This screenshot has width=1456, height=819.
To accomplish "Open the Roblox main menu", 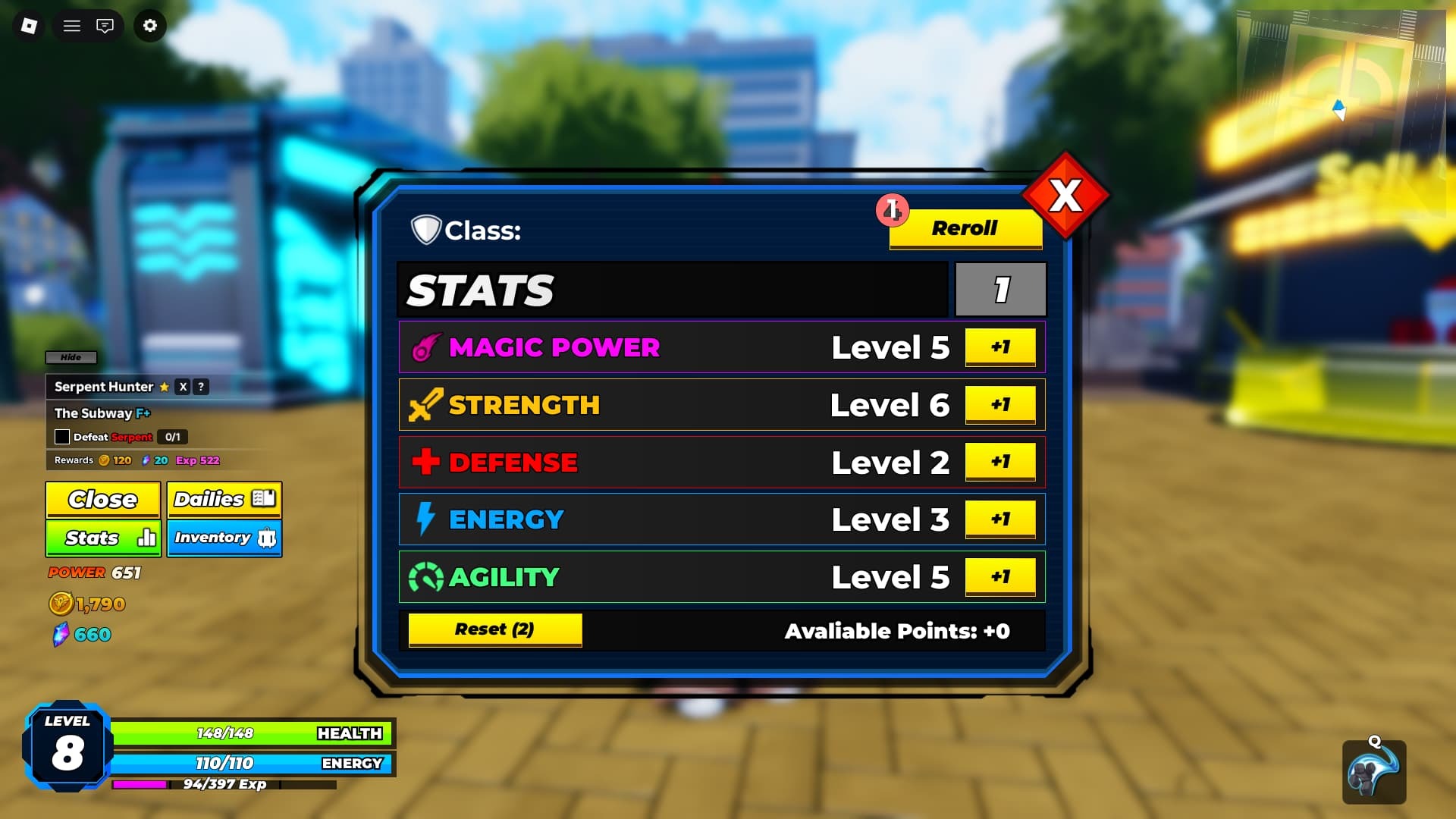I will coord(29,26).
